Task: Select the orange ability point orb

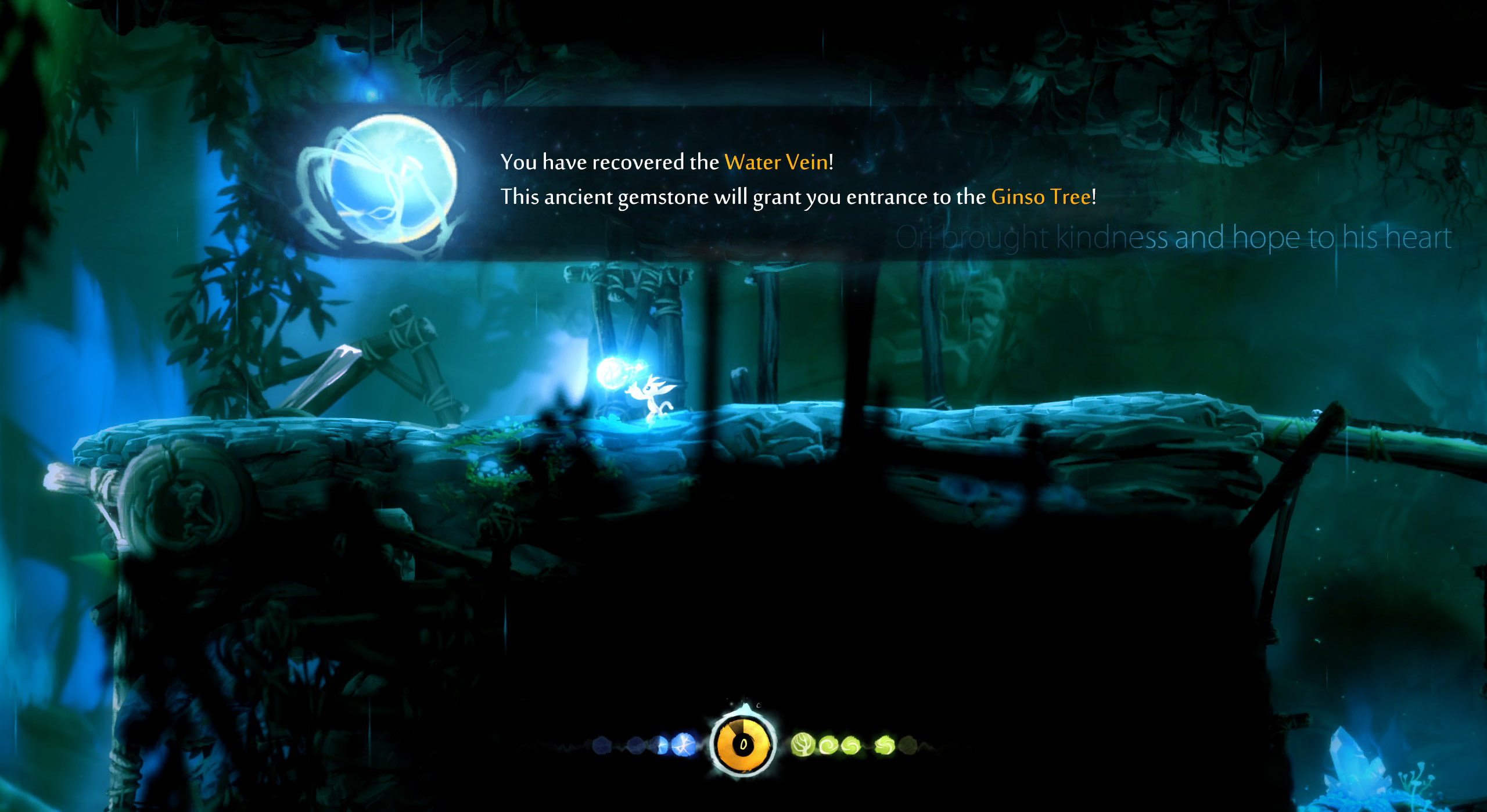Action: [743, 744]
